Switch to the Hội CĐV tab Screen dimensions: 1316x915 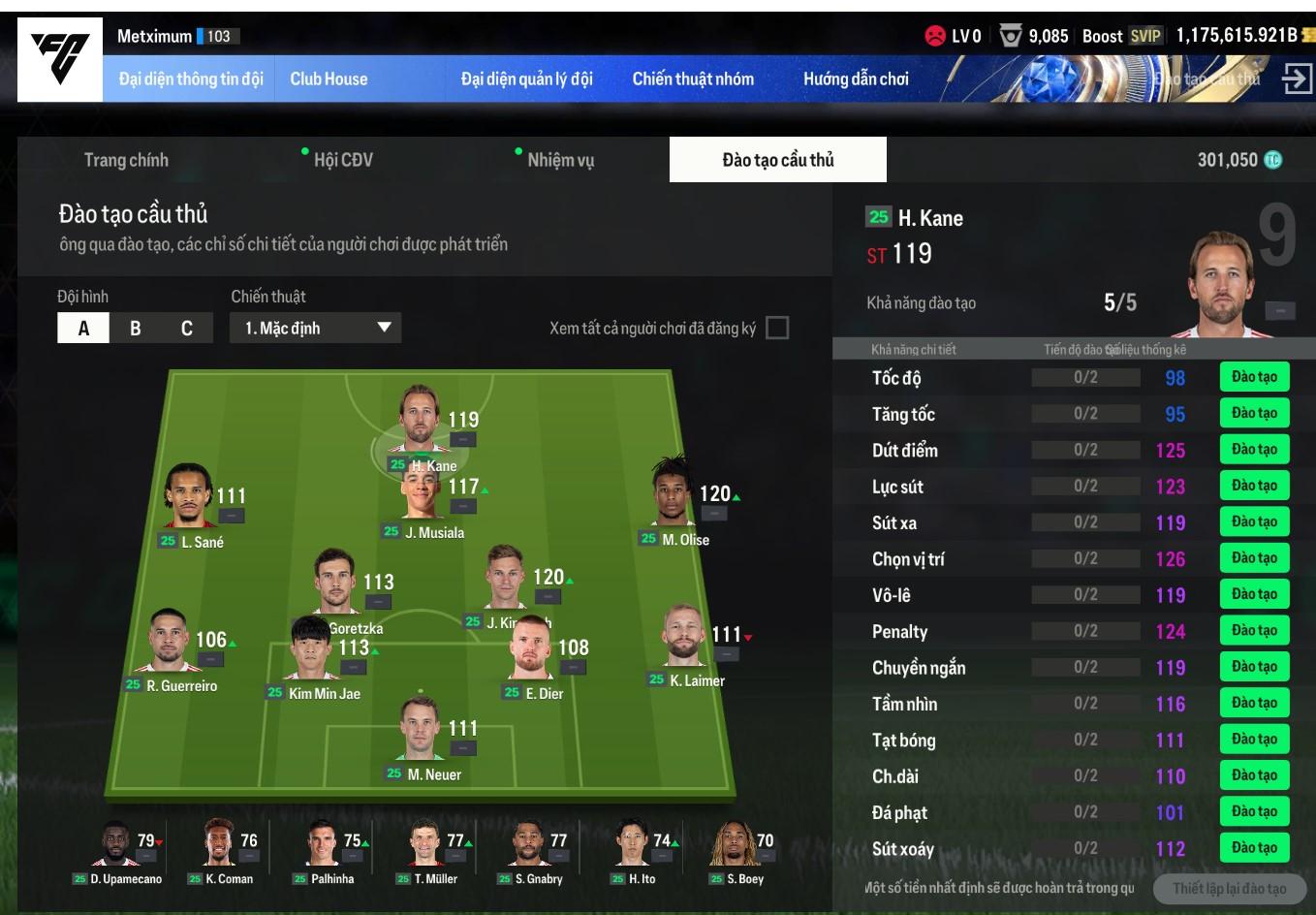coord(343,160)
